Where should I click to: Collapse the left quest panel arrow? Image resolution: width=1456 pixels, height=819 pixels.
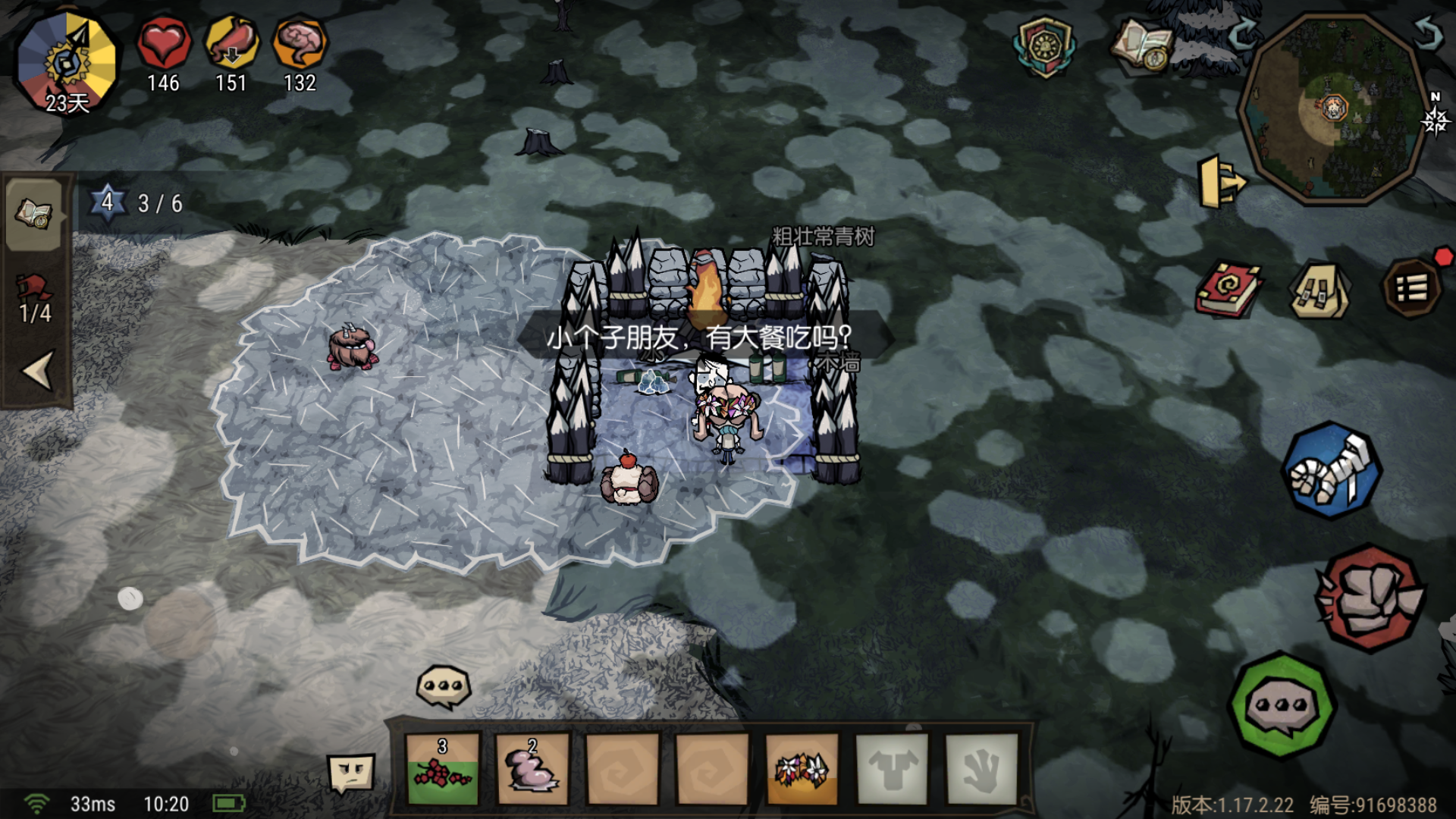pos(38,370)
